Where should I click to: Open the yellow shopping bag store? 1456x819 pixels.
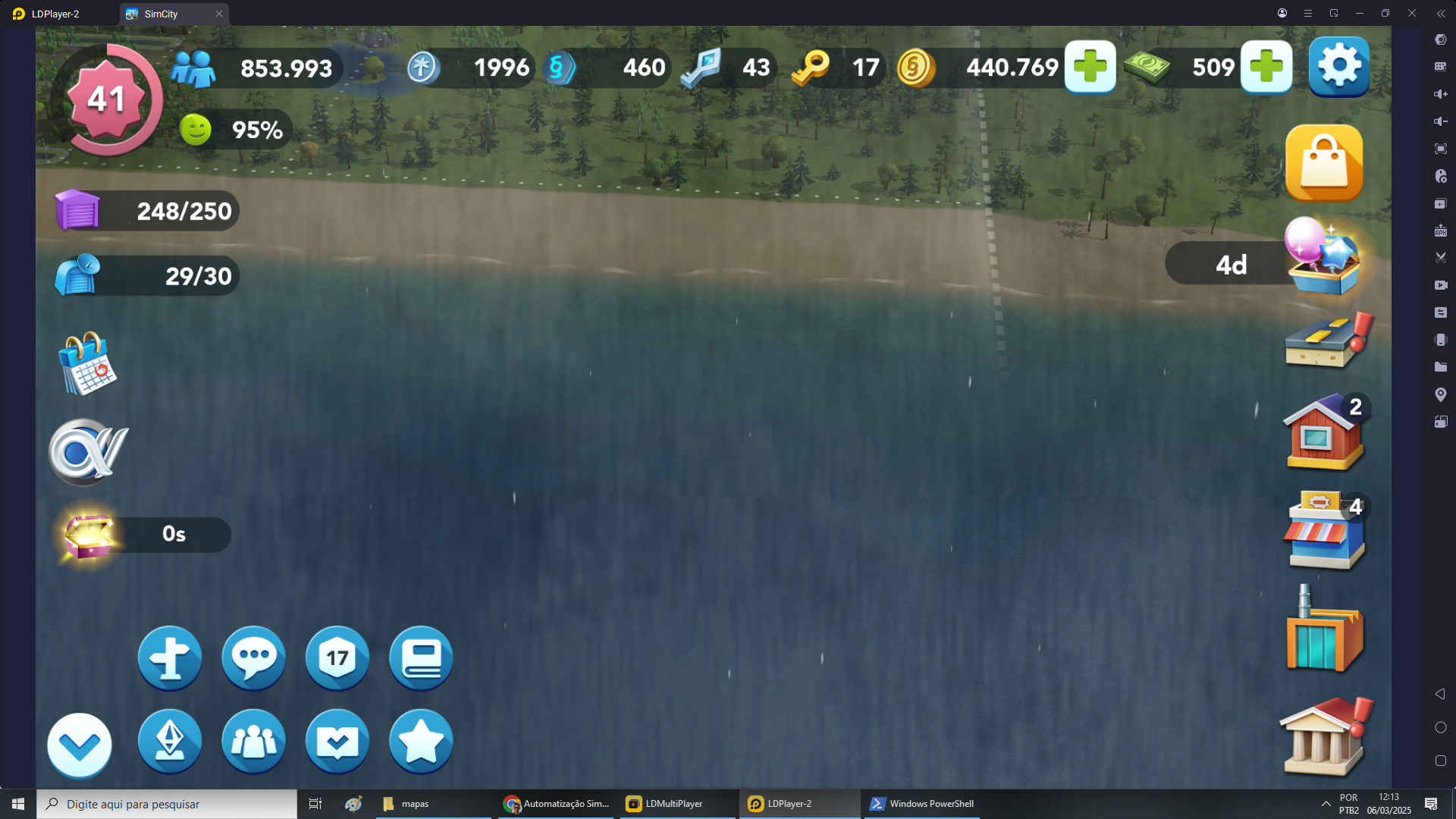tap(1324, 163)
